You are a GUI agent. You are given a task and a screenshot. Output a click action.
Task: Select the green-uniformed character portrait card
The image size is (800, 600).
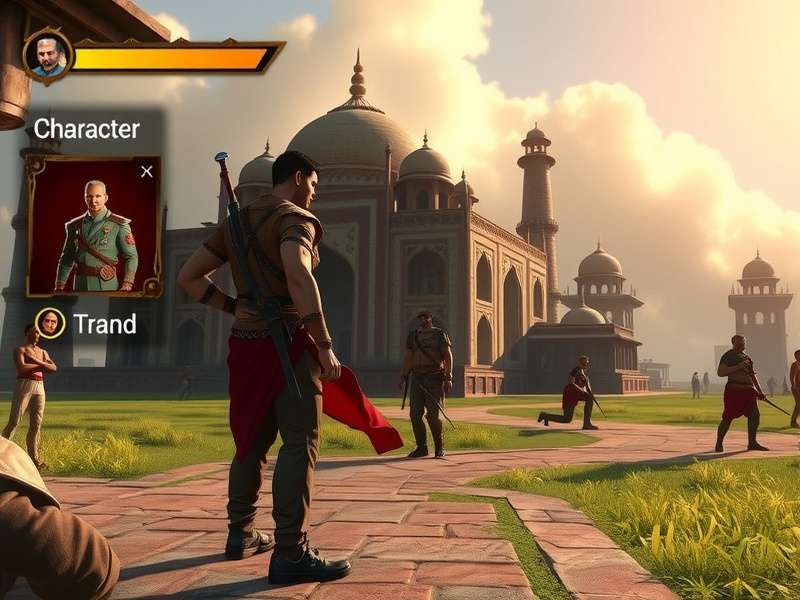click(95, 228)
